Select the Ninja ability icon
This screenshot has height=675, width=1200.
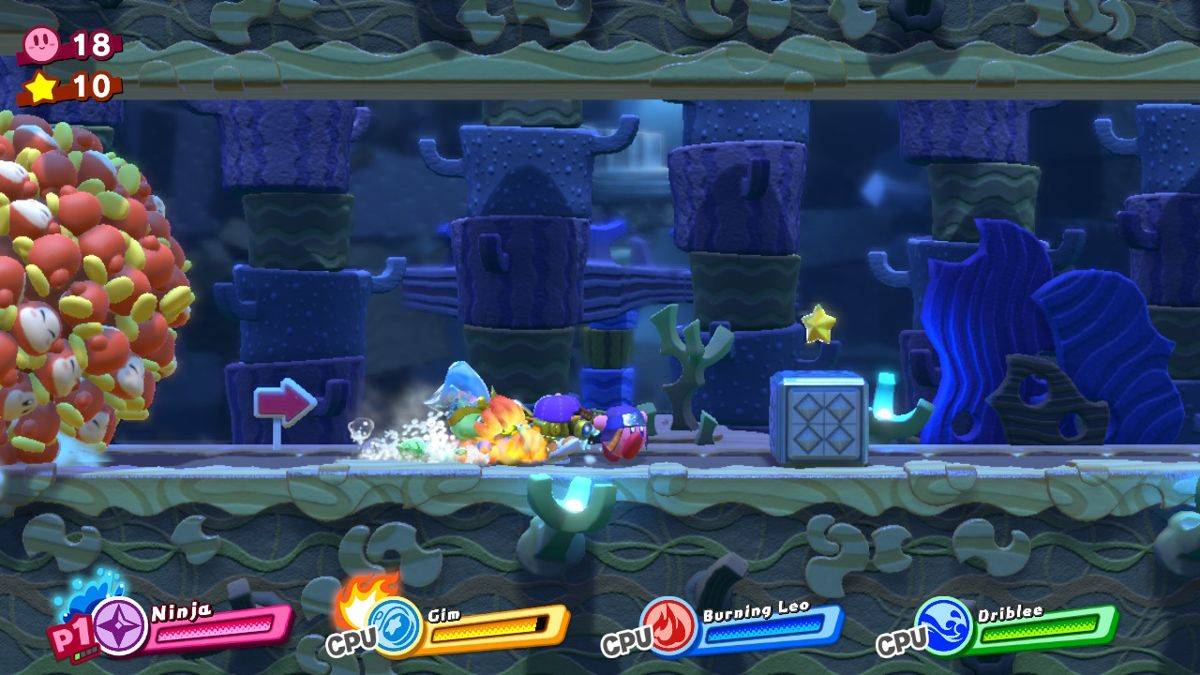pos(120,627)
